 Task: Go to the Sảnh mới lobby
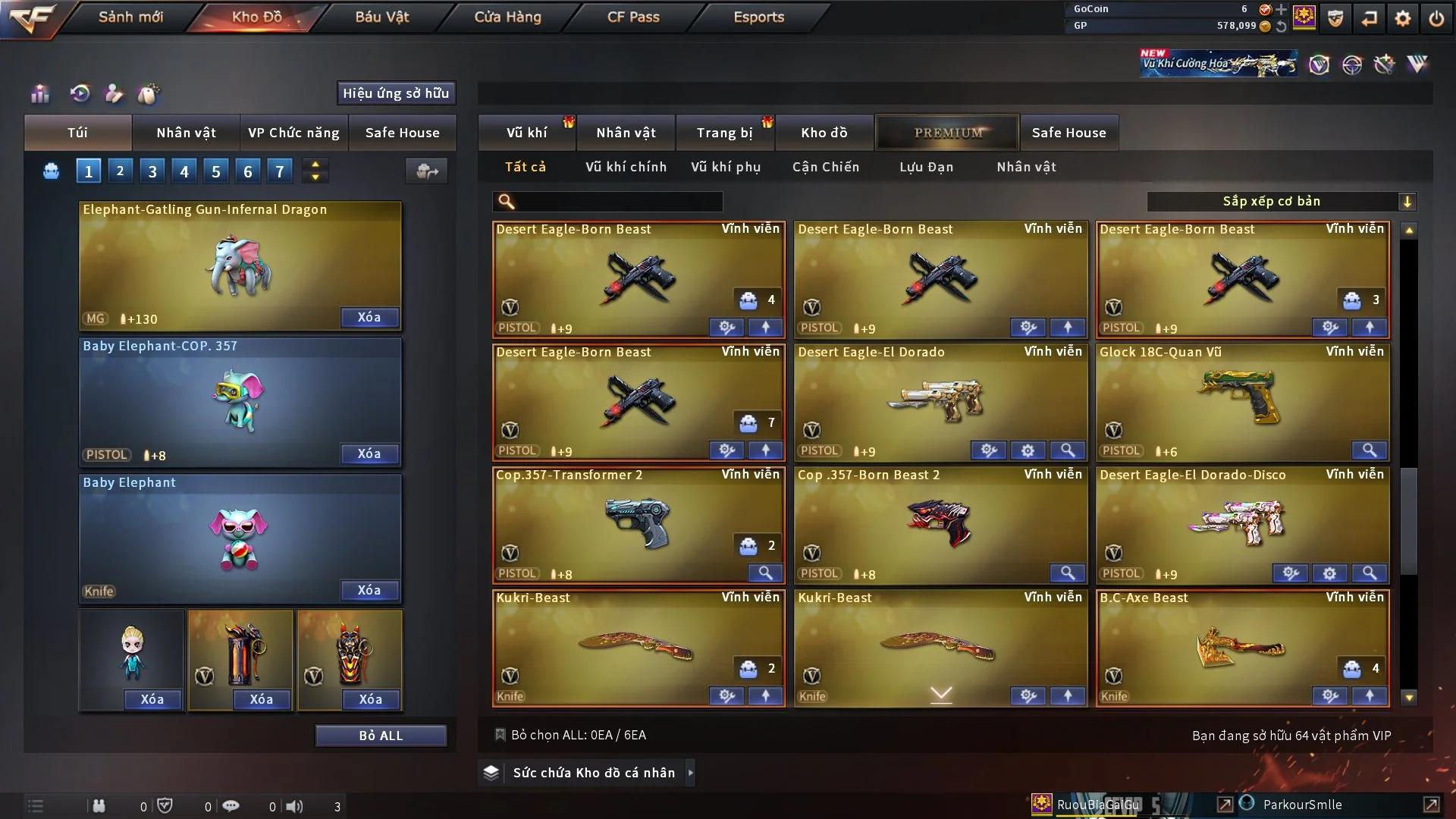130,17
